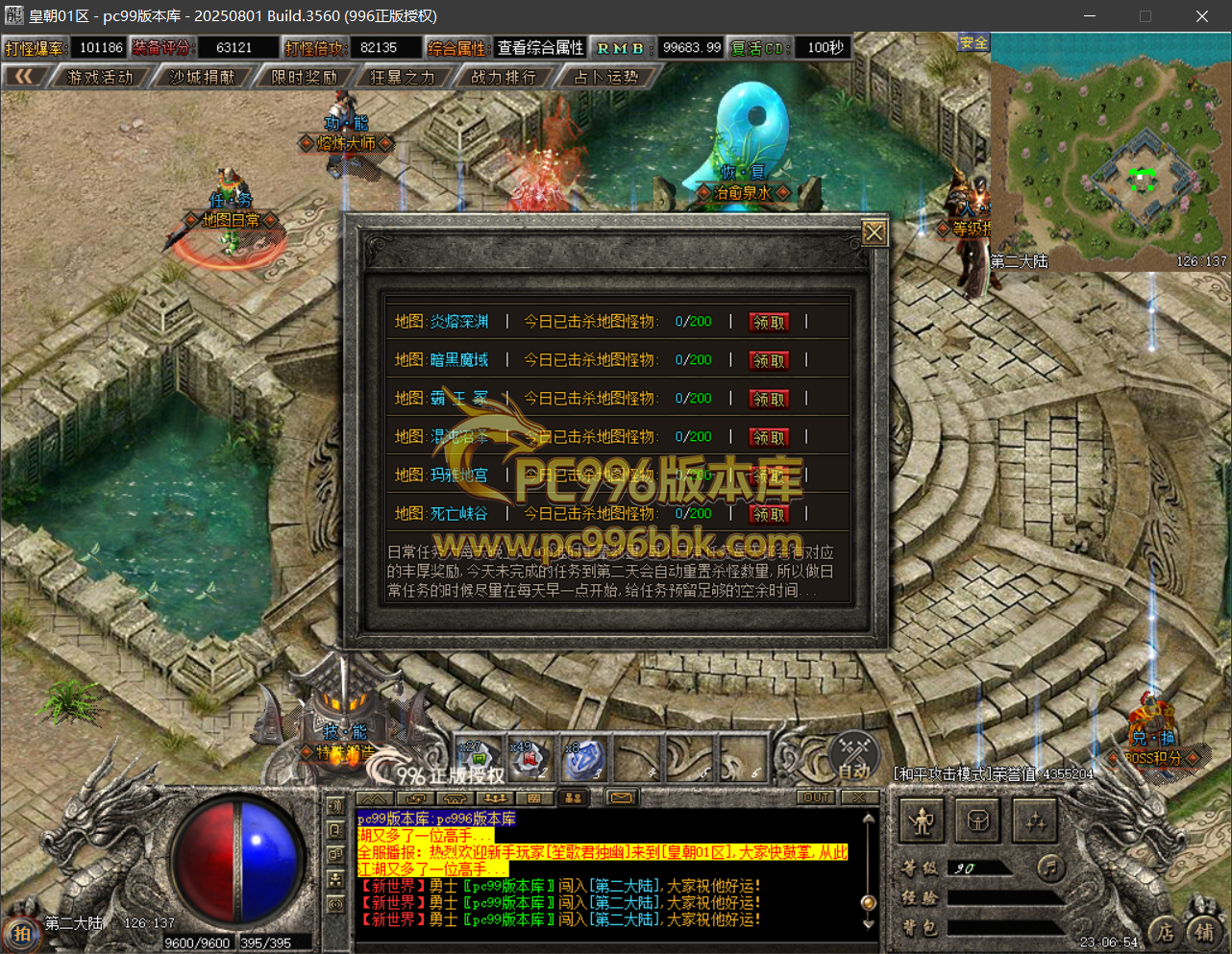
Task: Open the character panel icon
Action: click(923, 821)
